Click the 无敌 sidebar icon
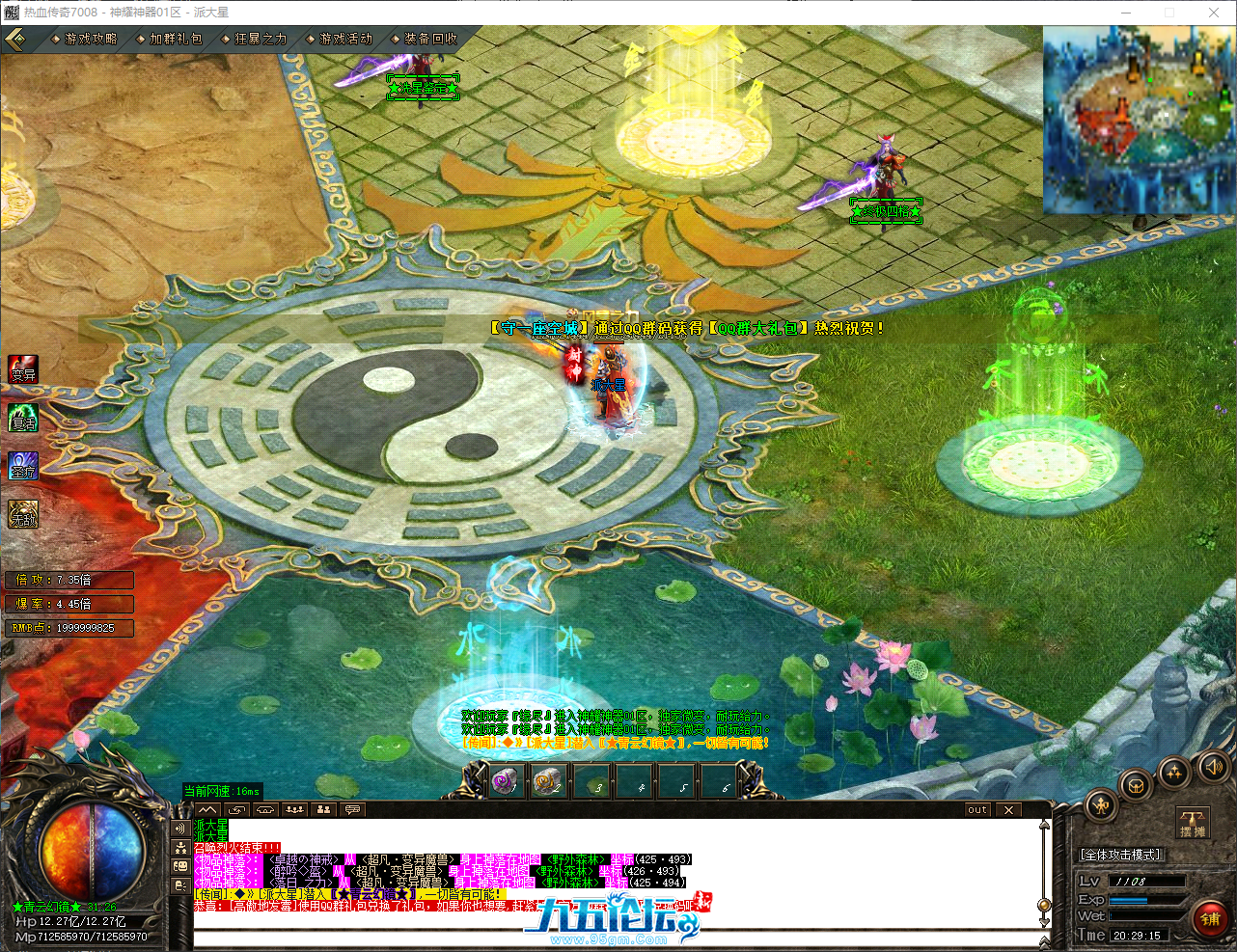Viewport: 1237px width, 952px height. (x=22, y=515)
